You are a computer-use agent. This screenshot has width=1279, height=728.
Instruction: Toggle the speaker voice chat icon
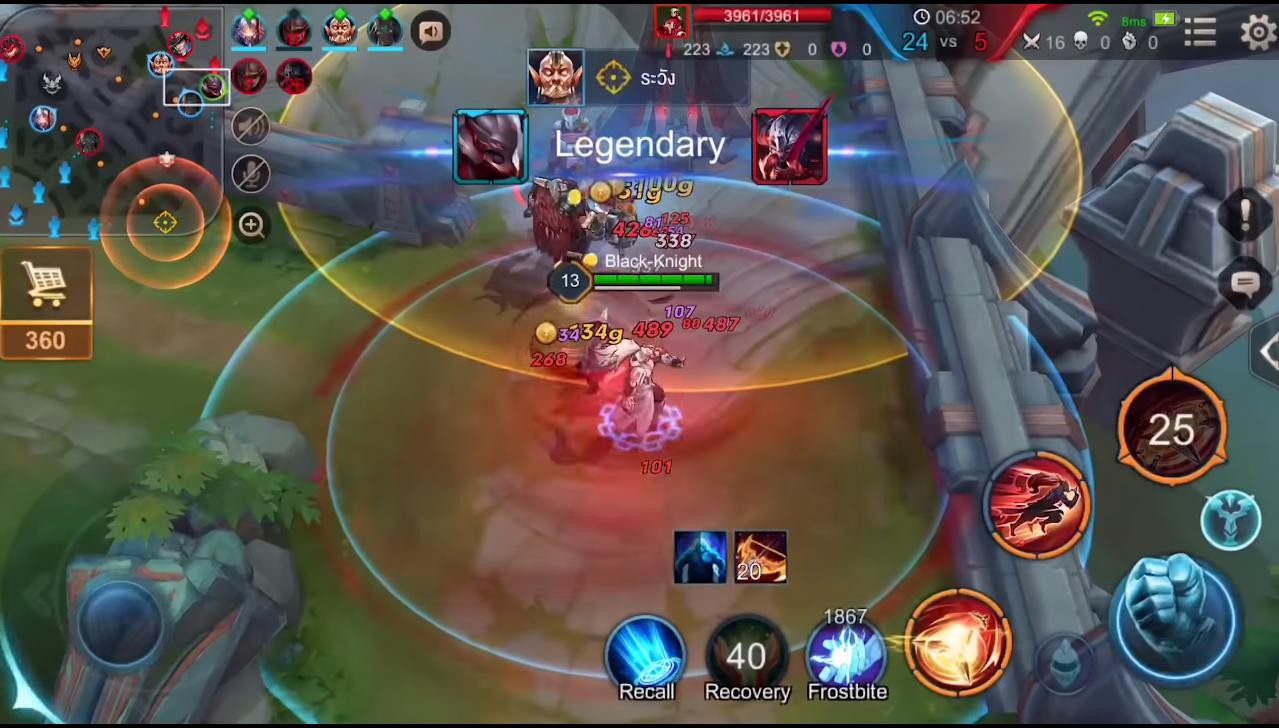point(431,32)
